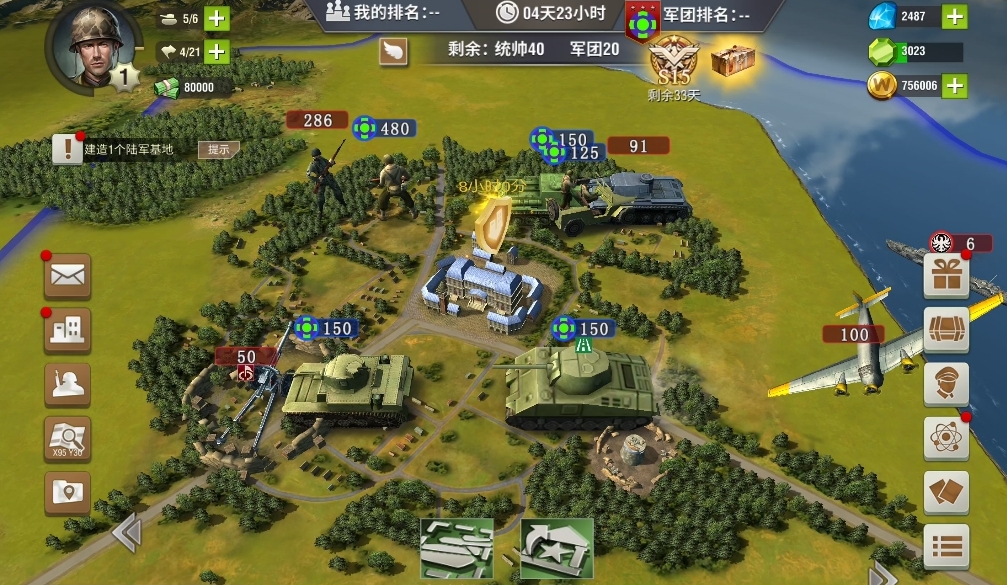Open the officer portrait menu

point(945,385)
